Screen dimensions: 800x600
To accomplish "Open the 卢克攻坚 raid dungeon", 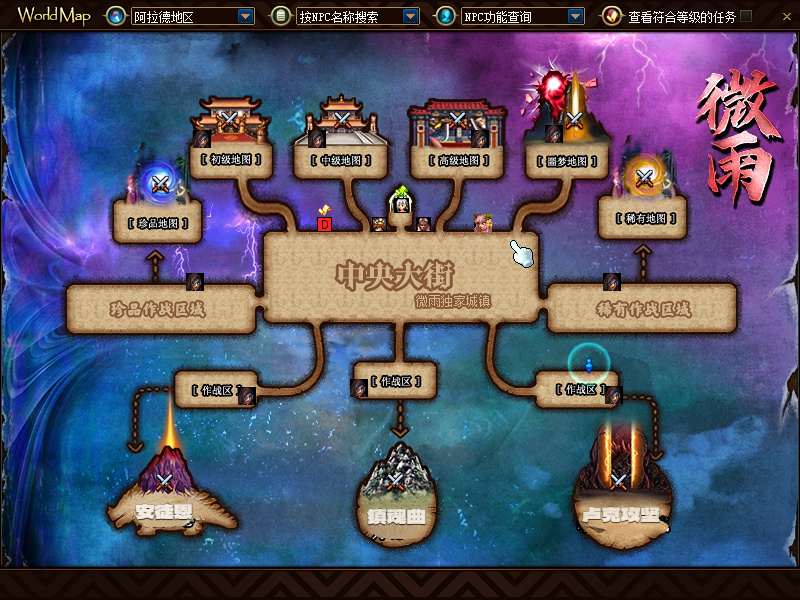I will 620,490.
